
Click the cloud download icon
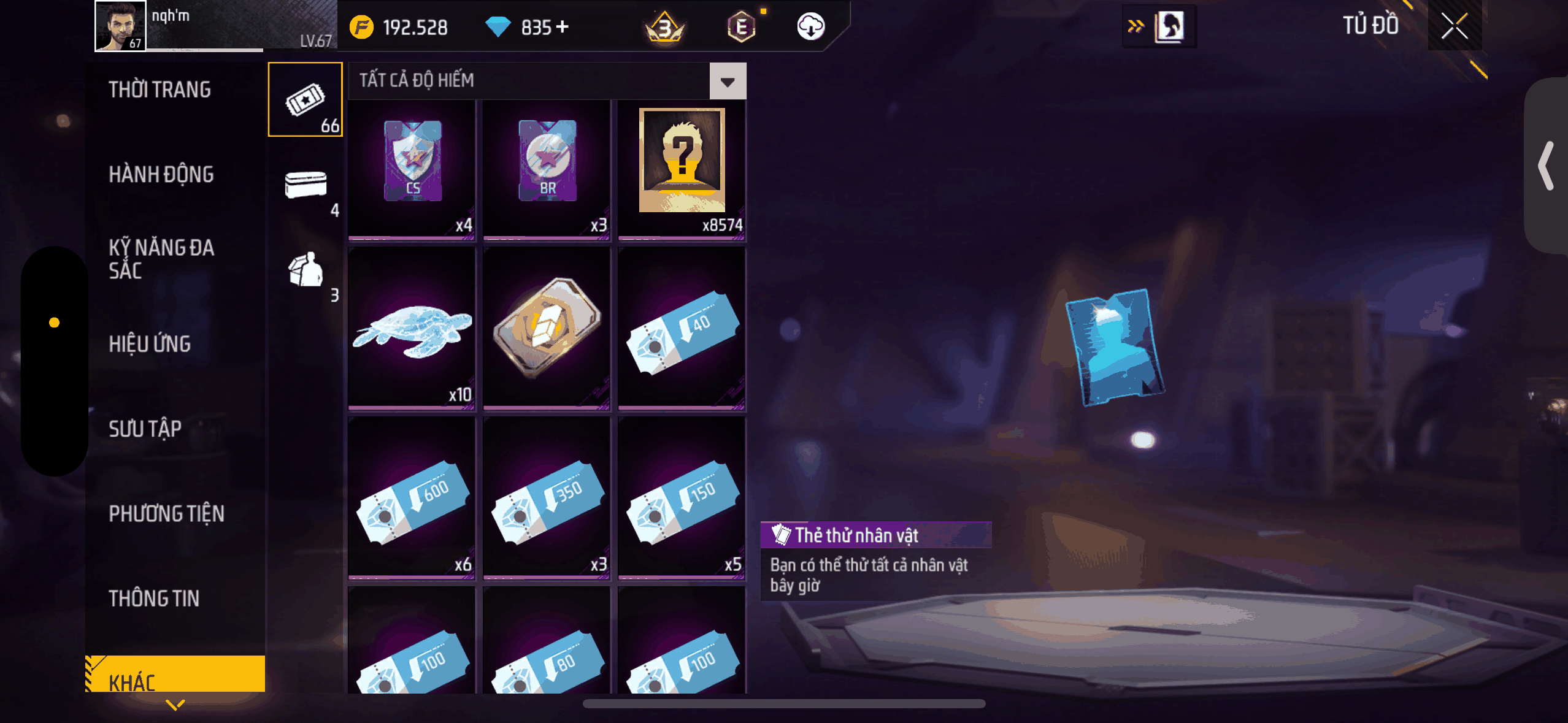click(x=810, y=27)
